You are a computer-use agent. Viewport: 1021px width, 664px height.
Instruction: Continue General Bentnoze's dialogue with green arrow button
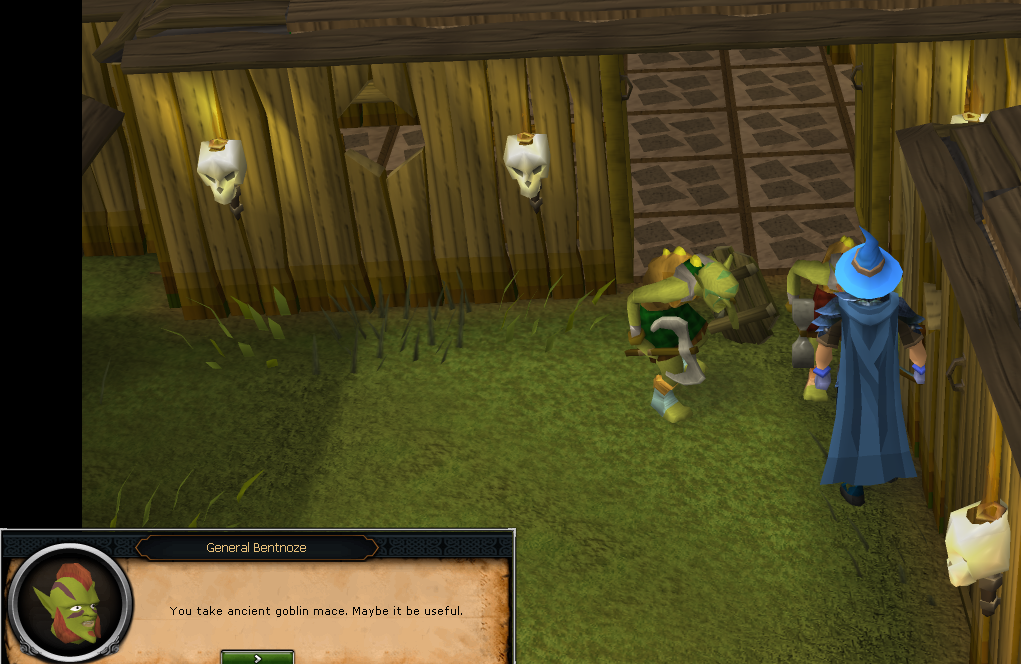(x=257, y=657)
